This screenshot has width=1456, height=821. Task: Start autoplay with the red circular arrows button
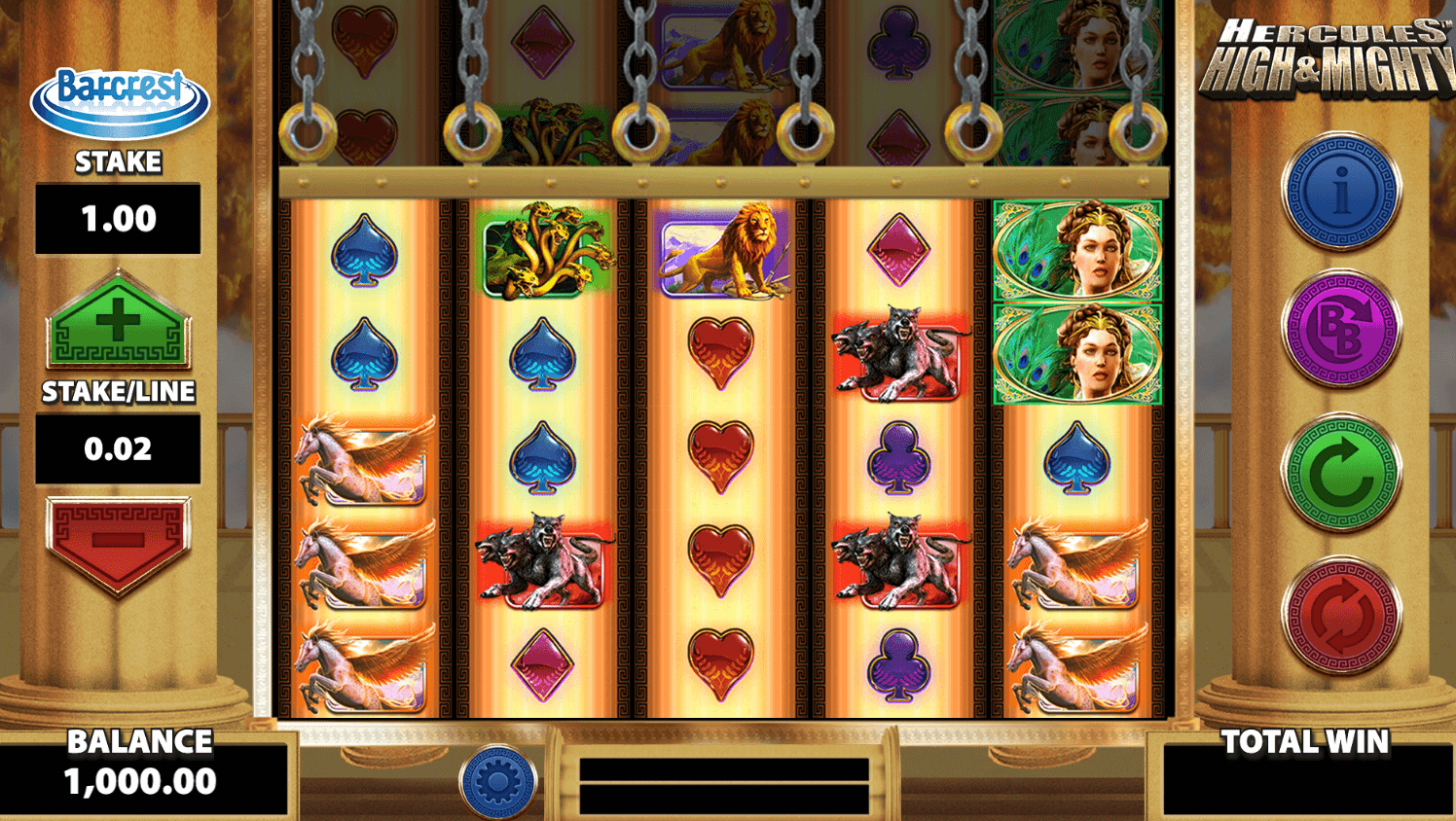pyautogui.click(x=1341, y=615)
